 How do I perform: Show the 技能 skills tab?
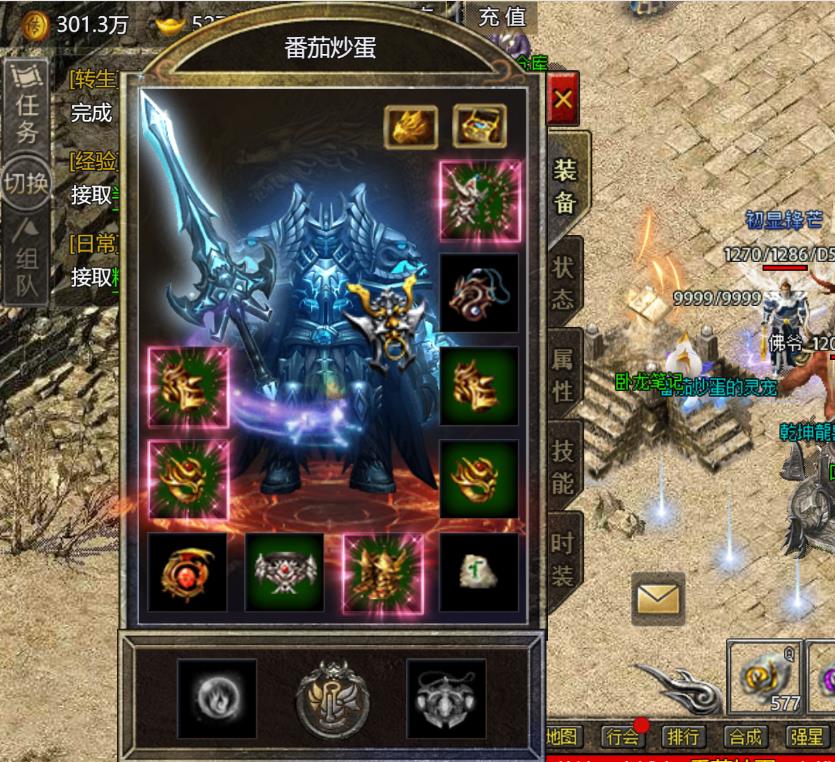point(563,469)
